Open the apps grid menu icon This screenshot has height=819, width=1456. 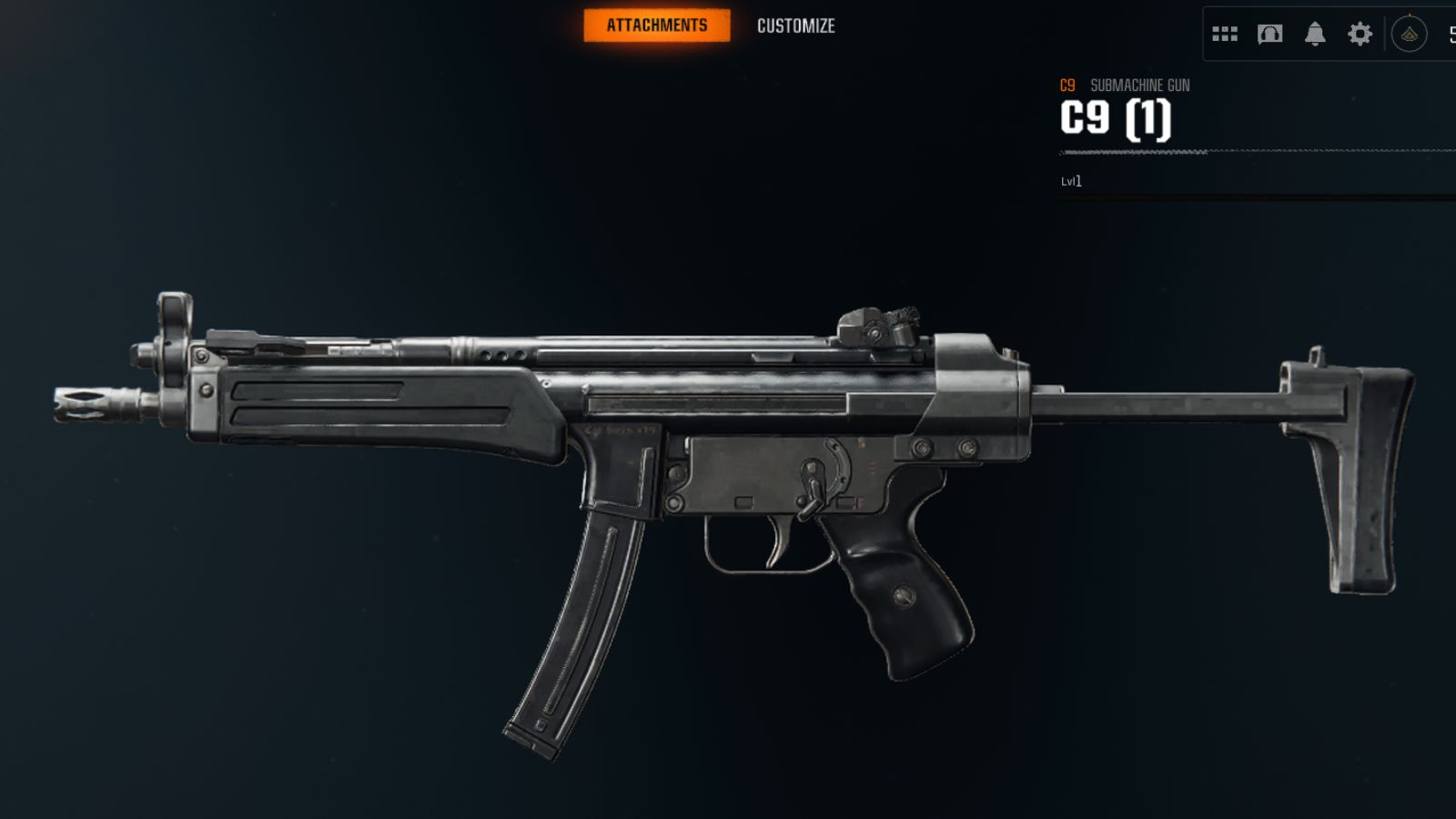click(1226, 34)
